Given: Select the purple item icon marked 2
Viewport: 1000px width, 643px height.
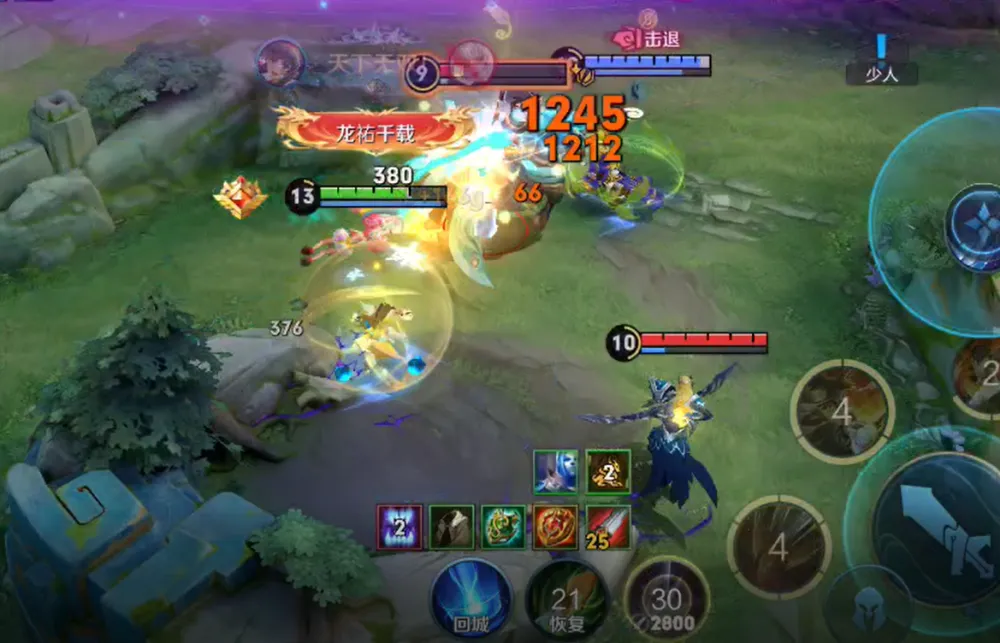Looking at the screenshot, I should [400, 527].
